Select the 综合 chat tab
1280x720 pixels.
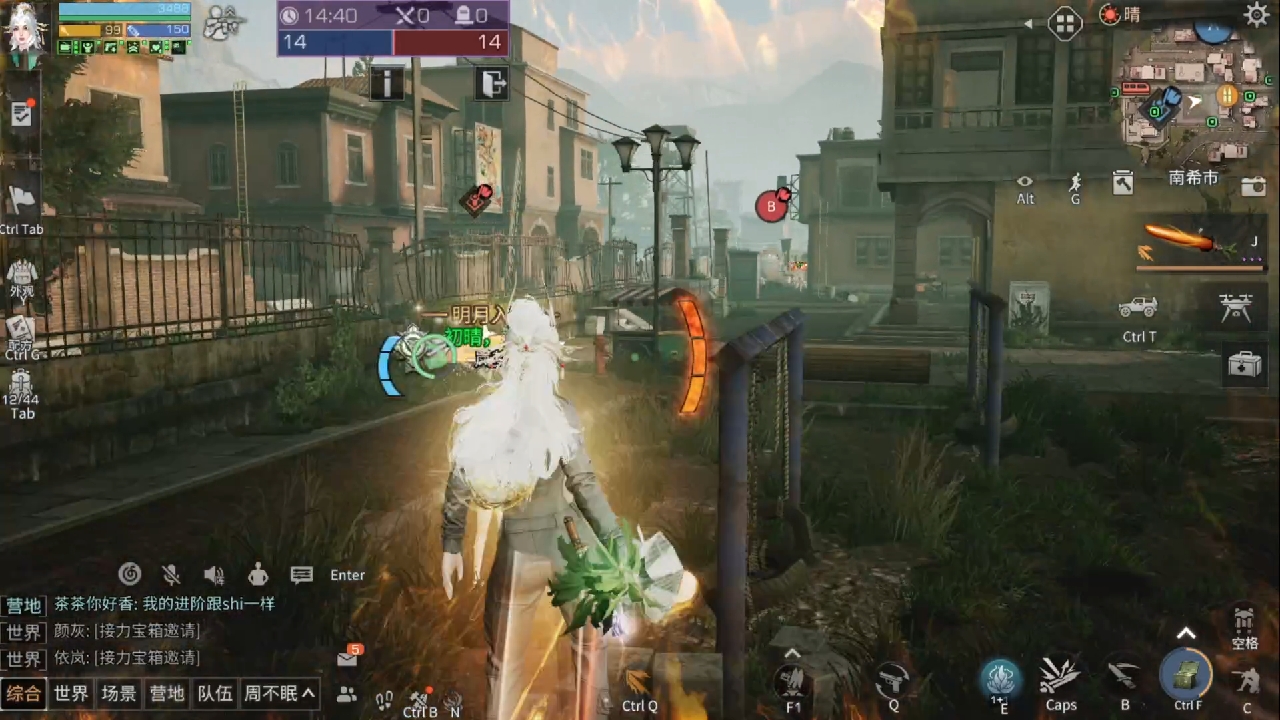24,693
